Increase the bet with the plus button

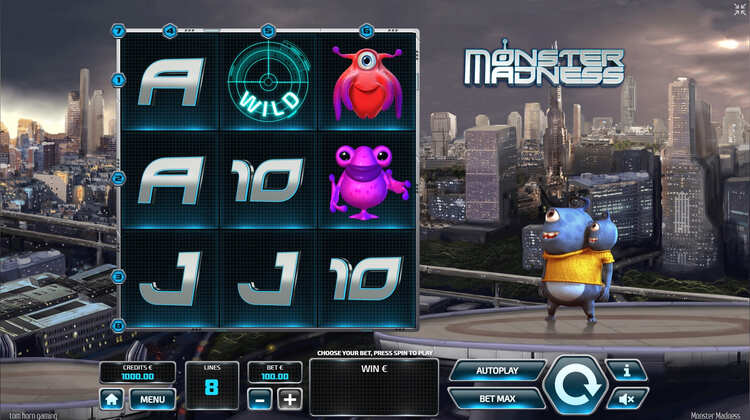289,399
